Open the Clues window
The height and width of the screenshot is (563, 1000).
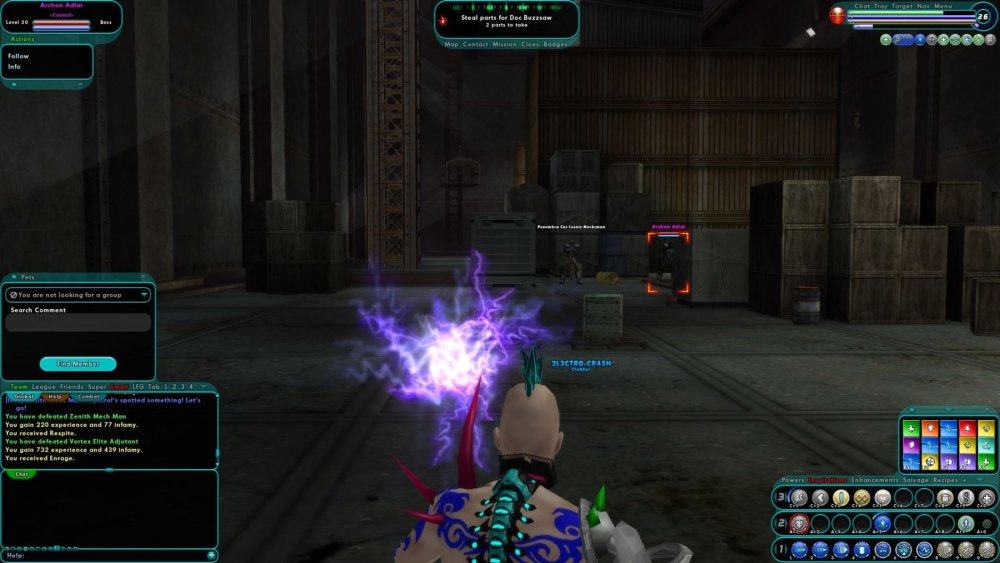tap(531, 44)
